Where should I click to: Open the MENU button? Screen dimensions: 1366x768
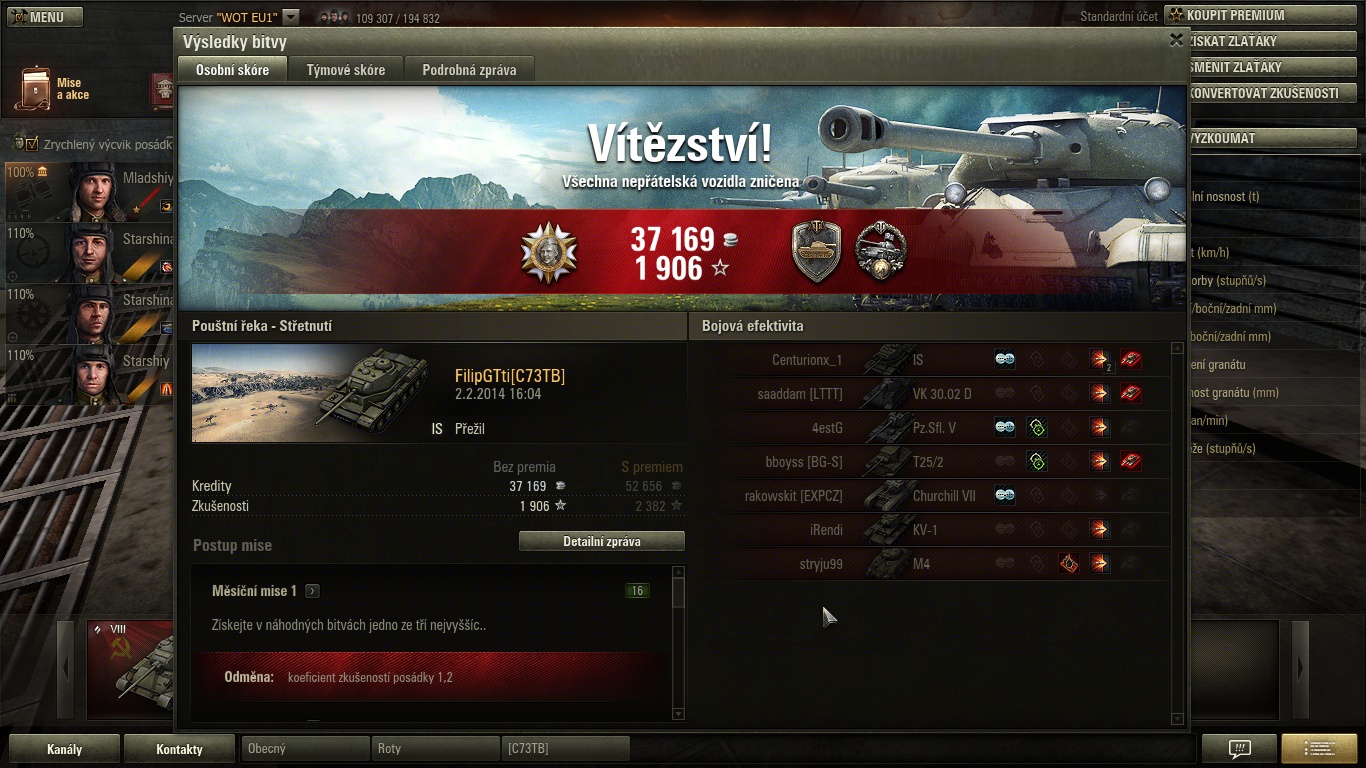[x=43, y=17]
